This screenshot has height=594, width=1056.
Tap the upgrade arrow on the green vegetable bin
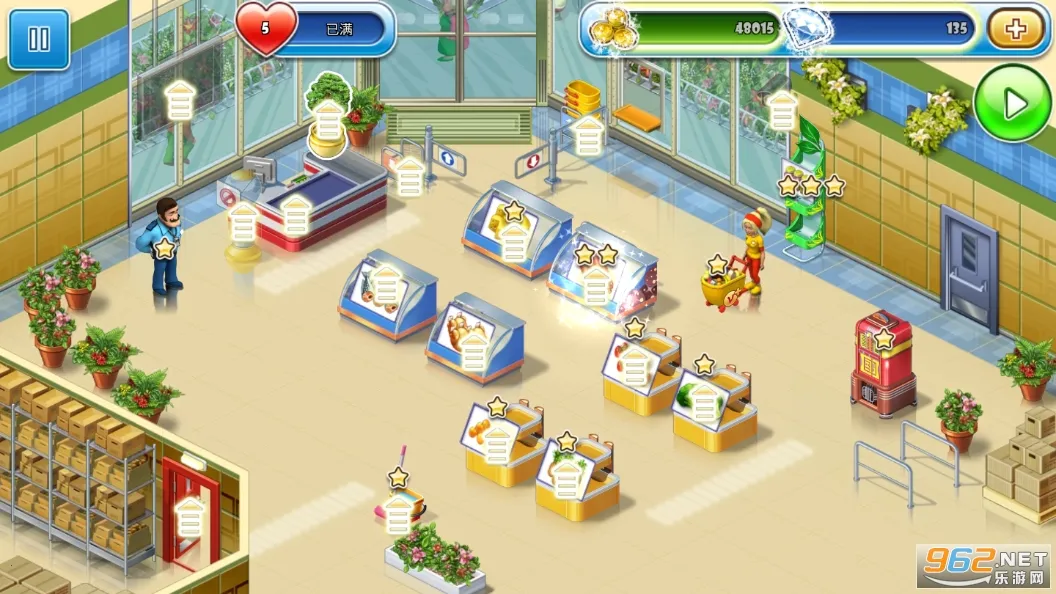706,401
